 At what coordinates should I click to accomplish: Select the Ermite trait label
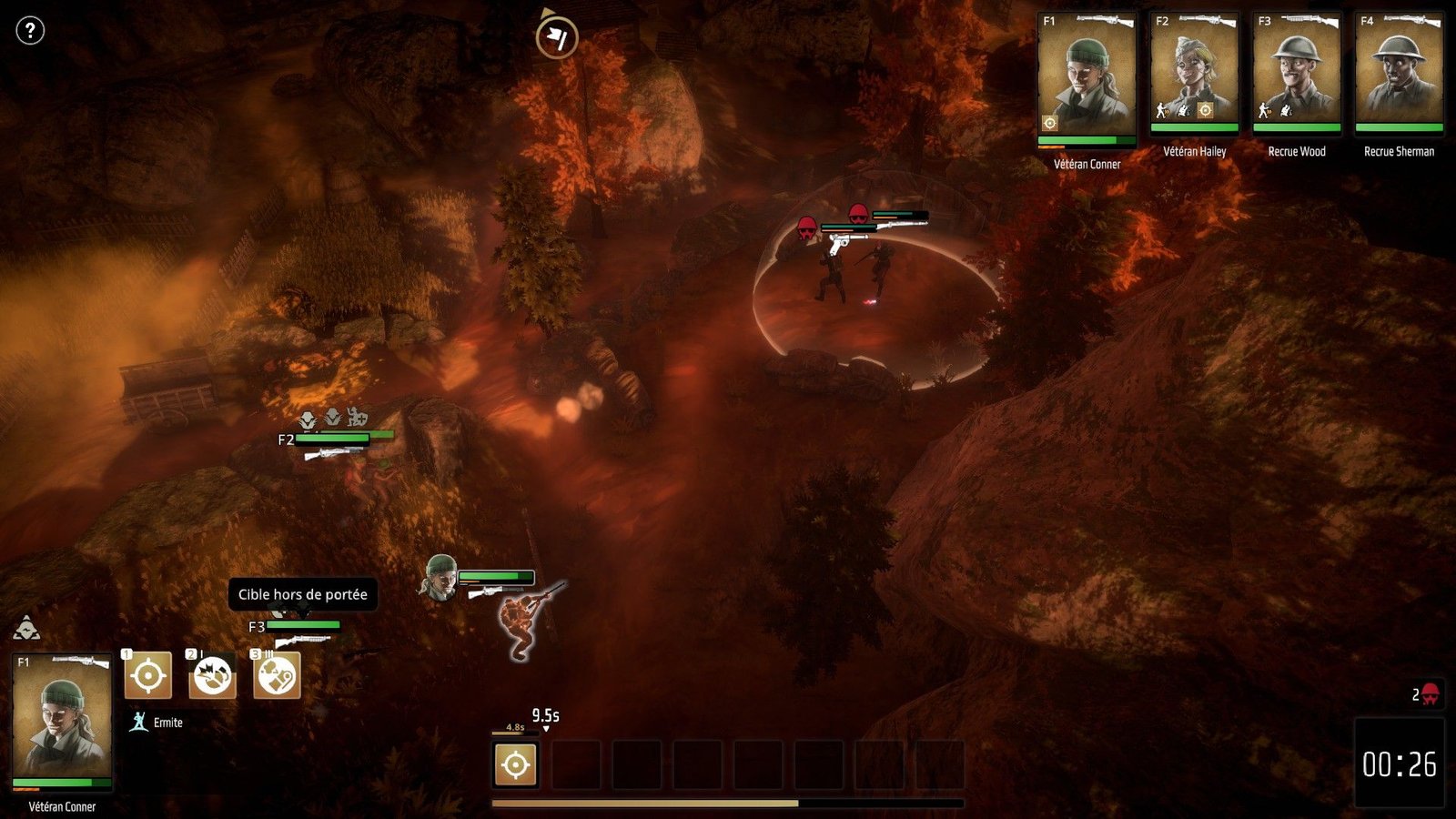pyautogui.click(x=167, y=723)
